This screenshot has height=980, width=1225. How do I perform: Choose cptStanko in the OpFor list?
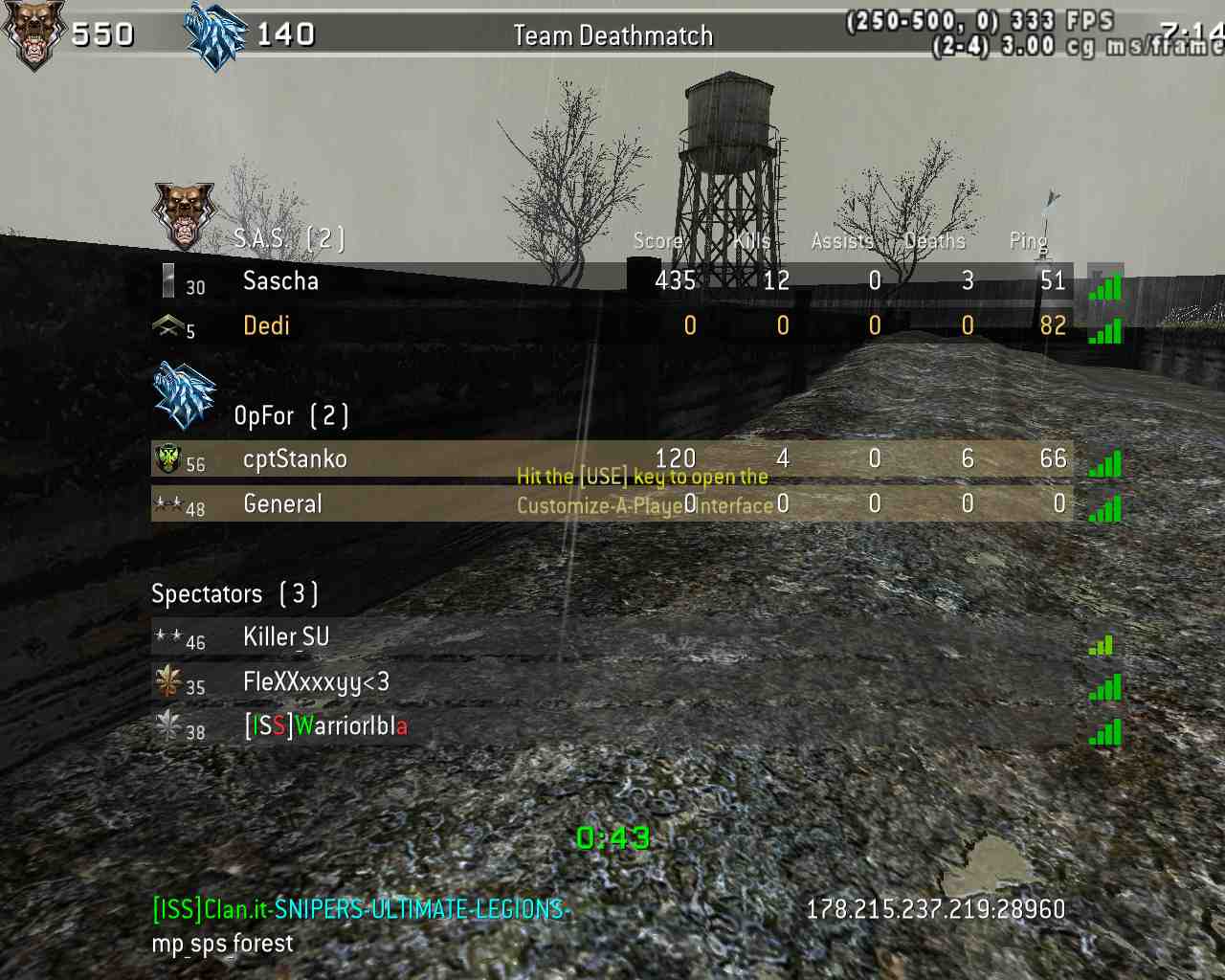point(295,459)
